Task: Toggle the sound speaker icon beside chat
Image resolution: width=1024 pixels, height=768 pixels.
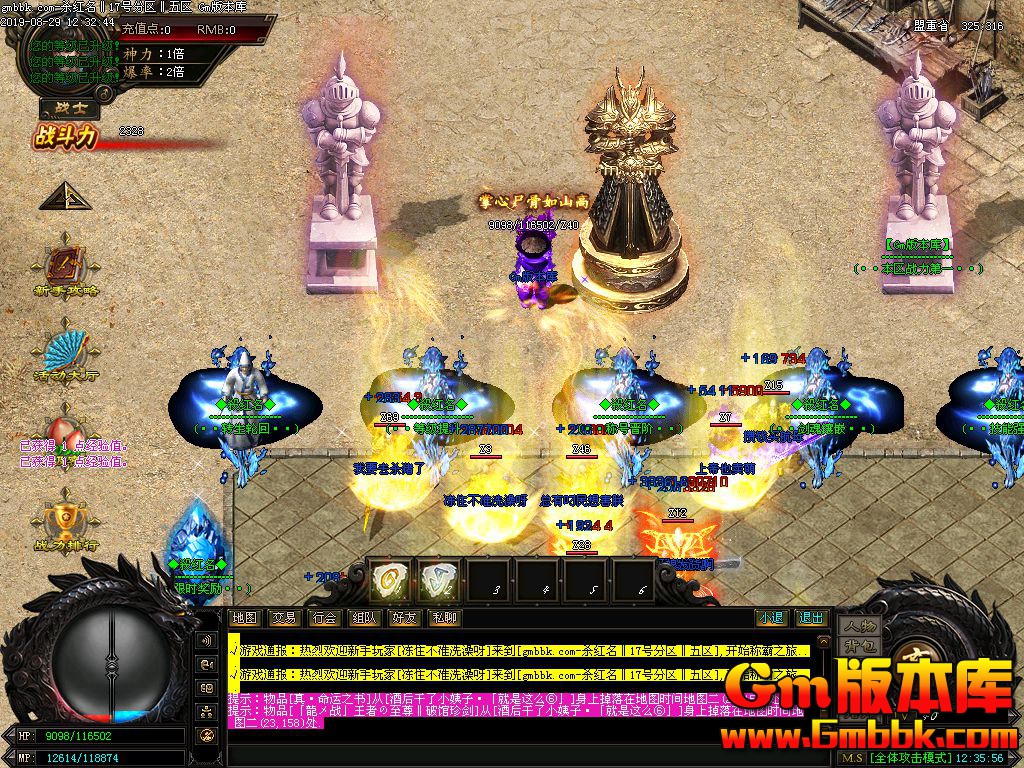Action: [x=208, y=640]
